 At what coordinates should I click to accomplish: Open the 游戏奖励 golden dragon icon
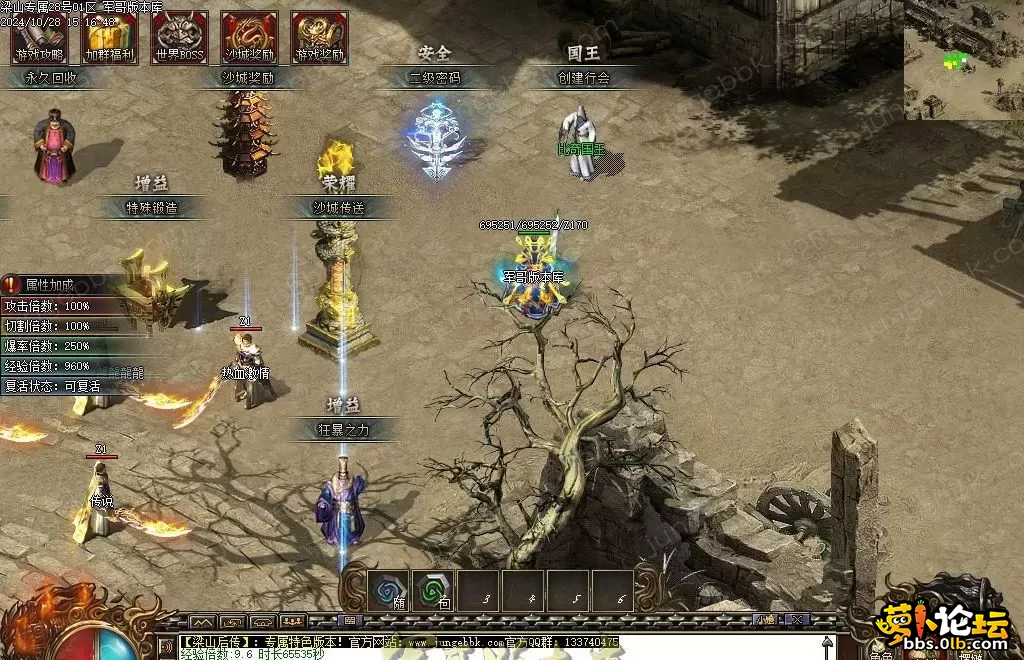(x=319, y=38)
